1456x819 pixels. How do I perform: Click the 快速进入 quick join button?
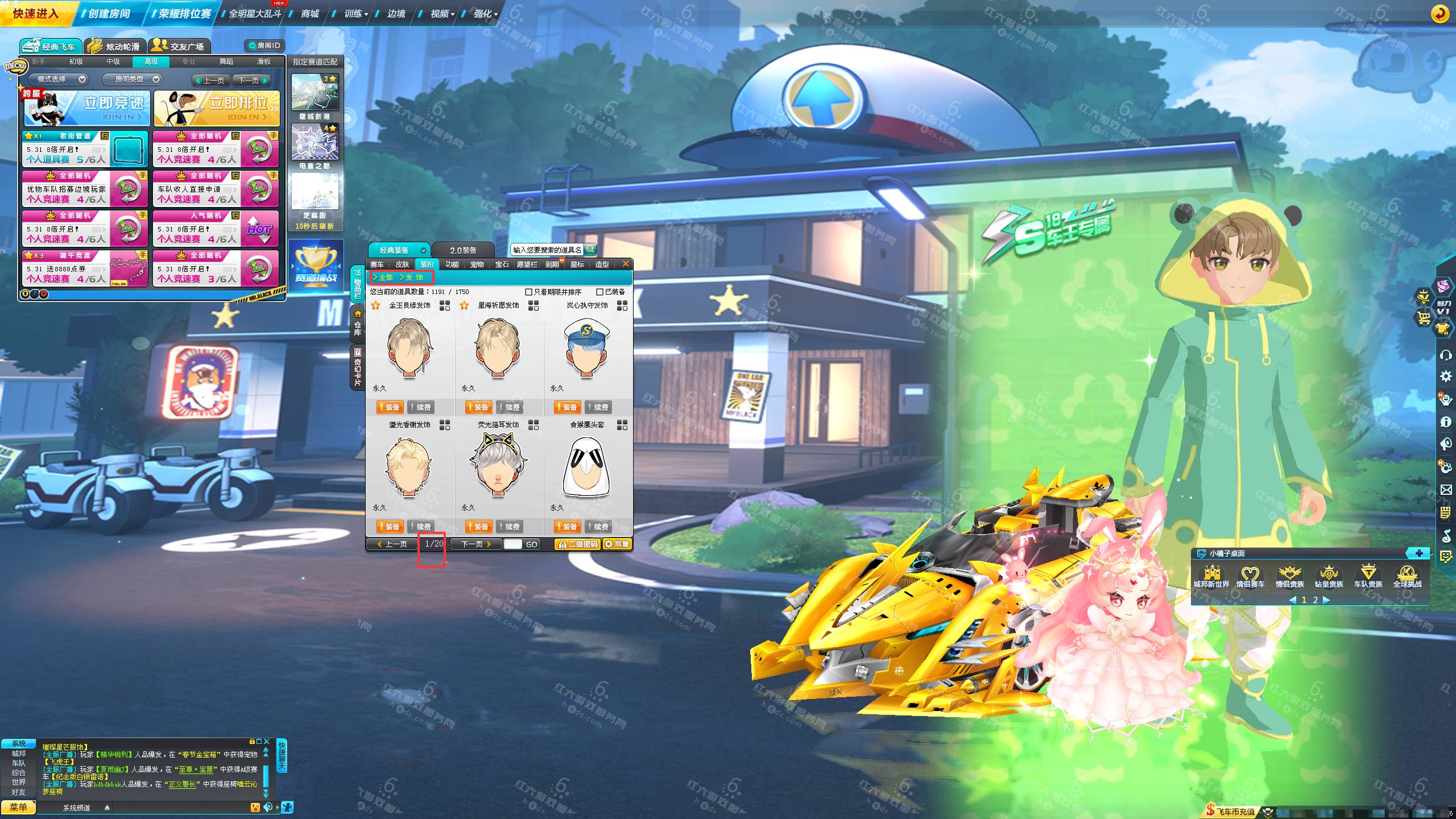tap(35, 13)
